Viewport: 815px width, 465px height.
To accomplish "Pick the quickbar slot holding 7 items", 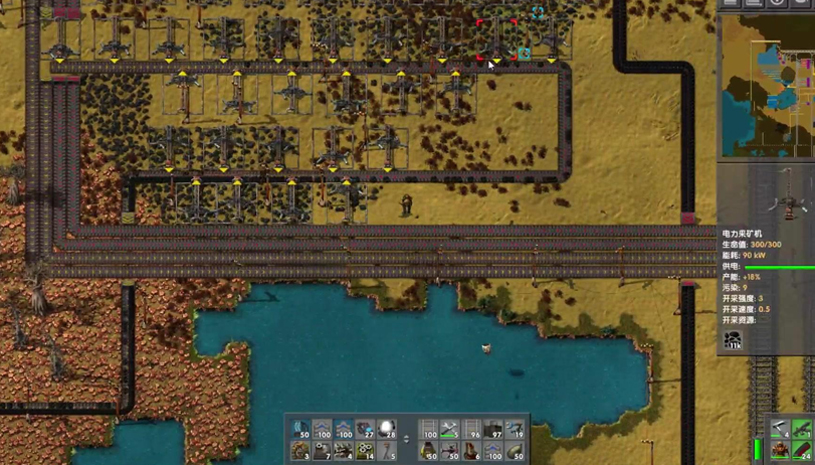I will pyautogui.click(x=322, y=451).
